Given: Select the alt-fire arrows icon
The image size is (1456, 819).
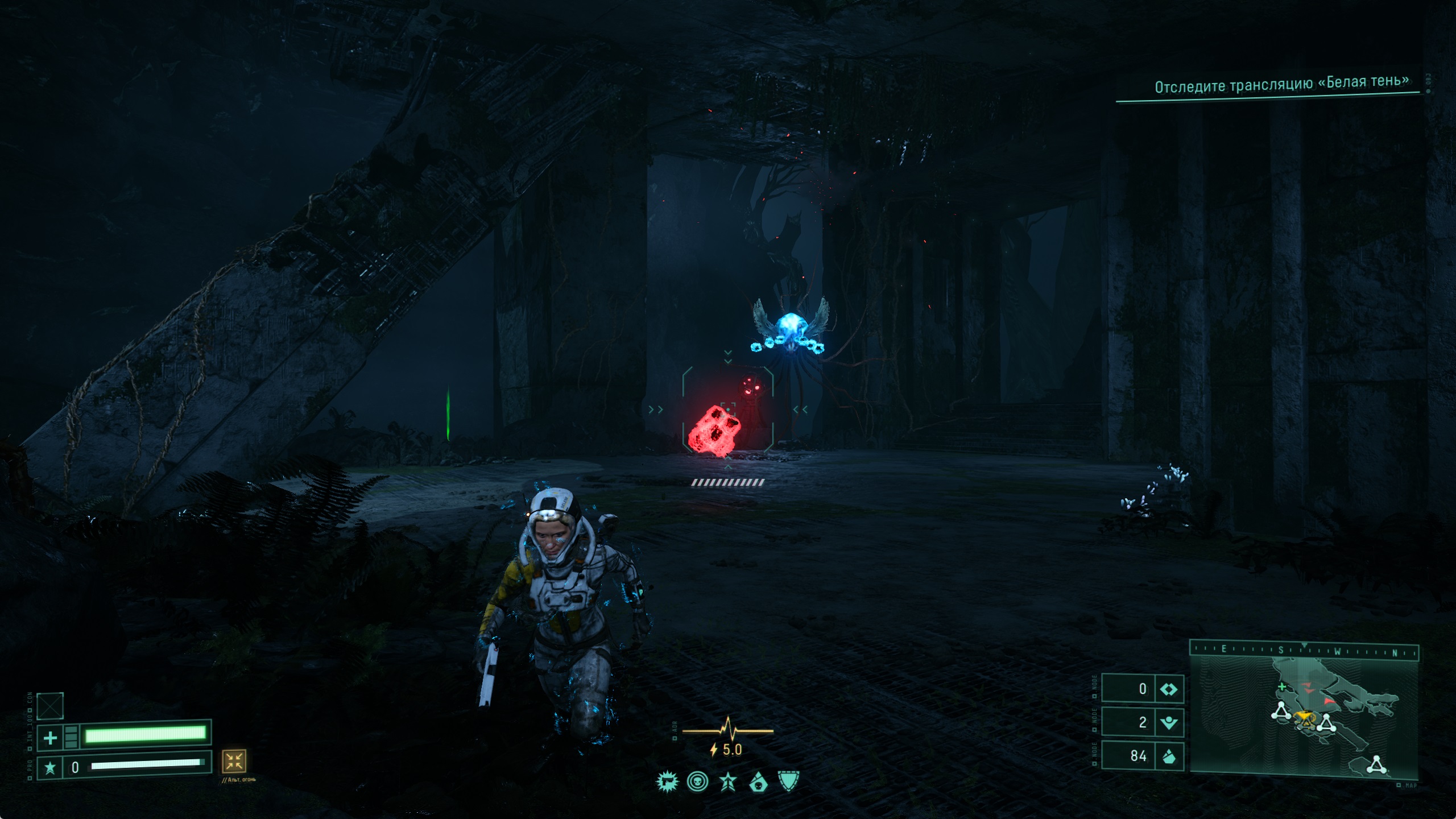Looking at the screenshot, I should 234,761.
